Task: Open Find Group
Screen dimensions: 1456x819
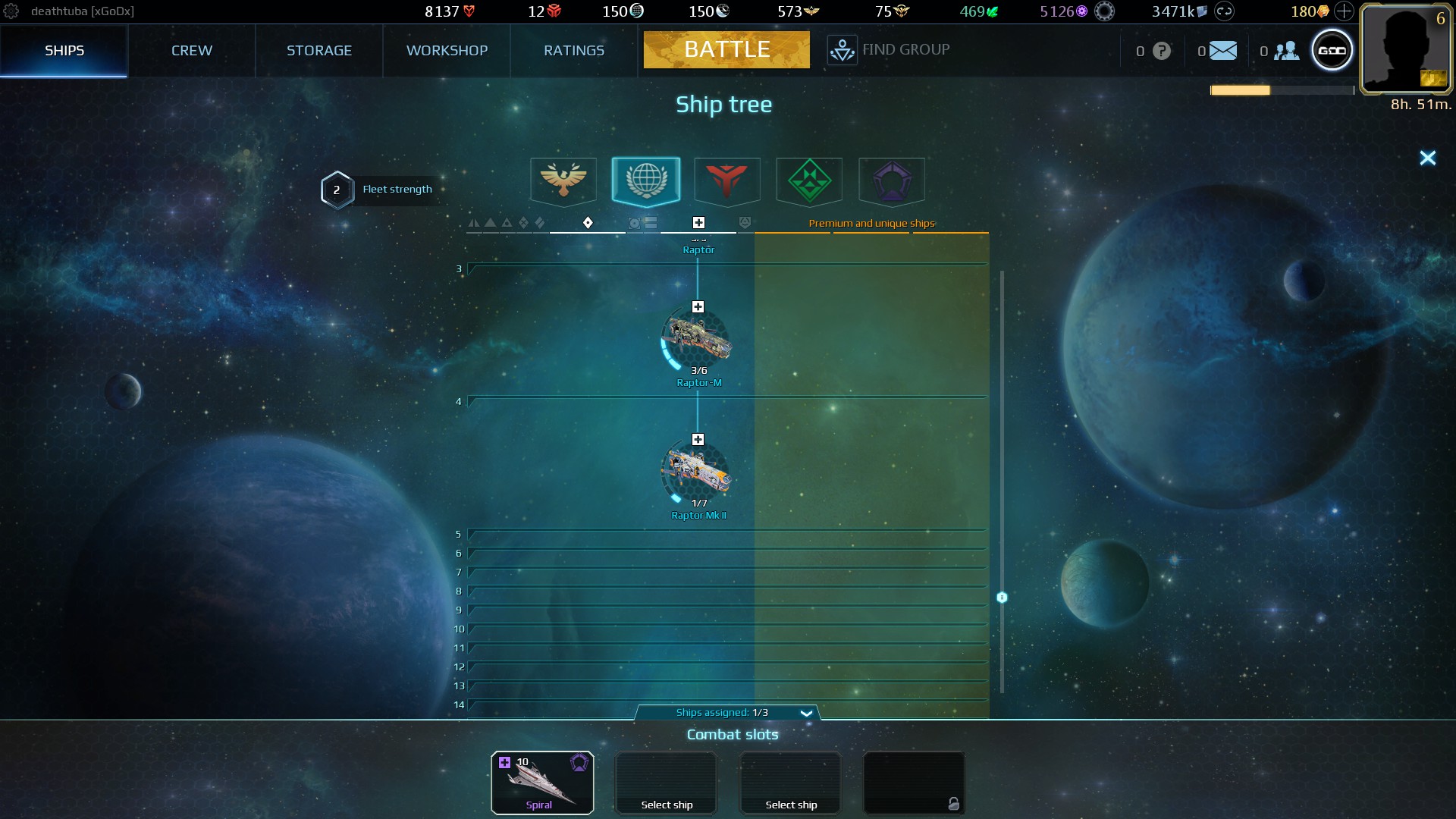Action: tap(888, 50)
